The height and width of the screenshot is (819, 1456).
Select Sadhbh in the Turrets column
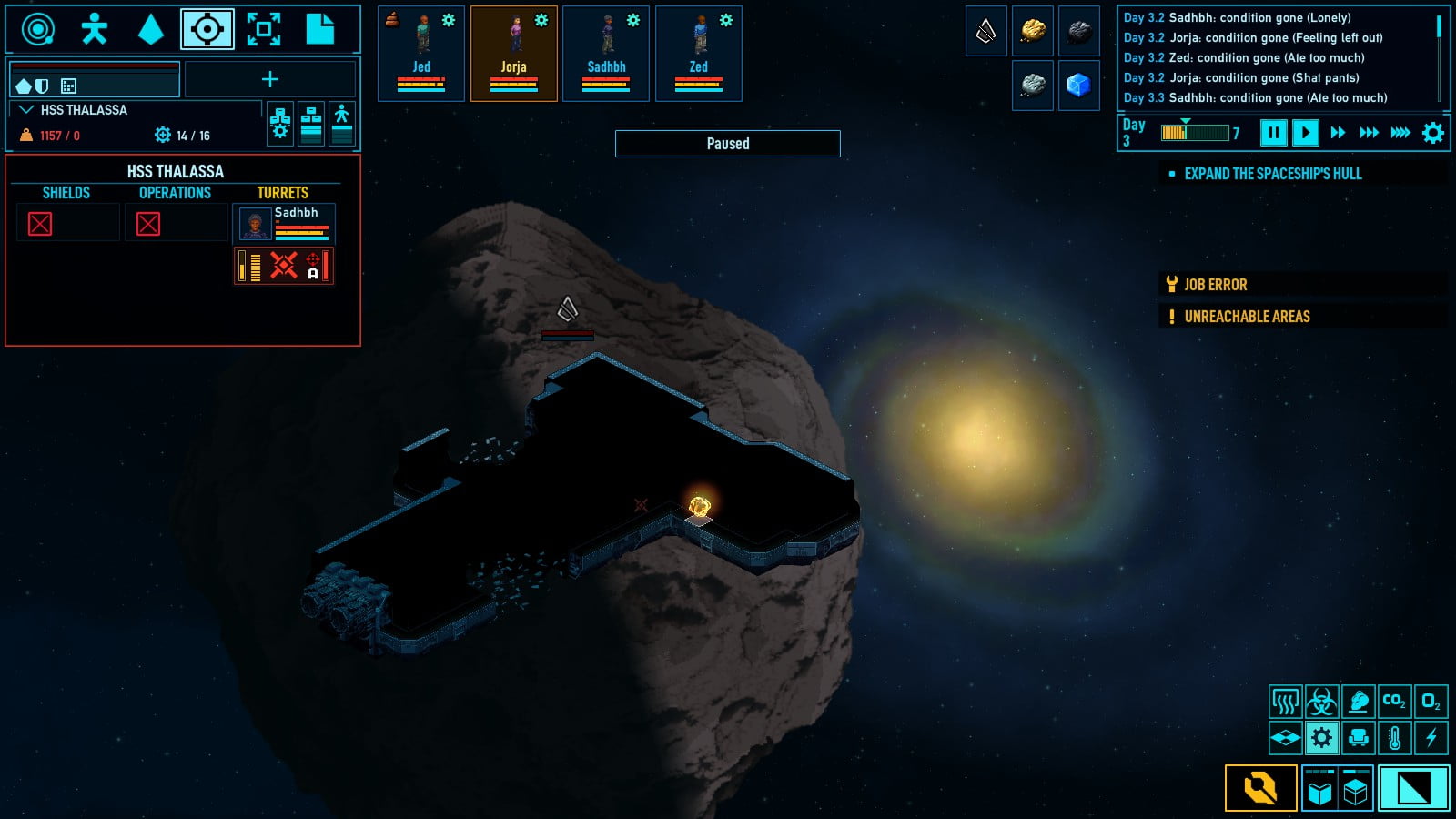pyautogui.click(x=285, y=224)
